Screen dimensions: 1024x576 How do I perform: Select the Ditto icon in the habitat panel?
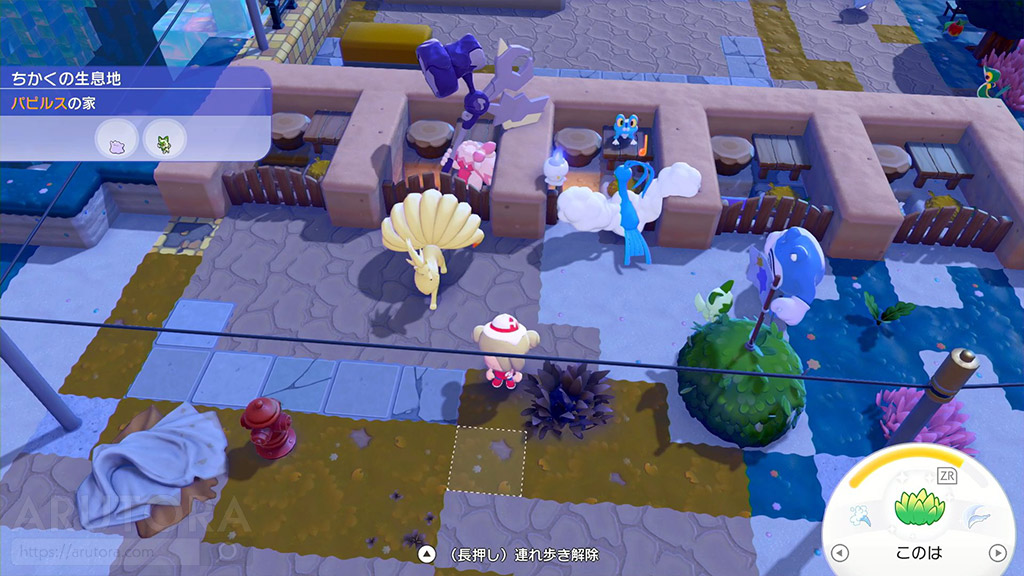[x=116, y=142]
